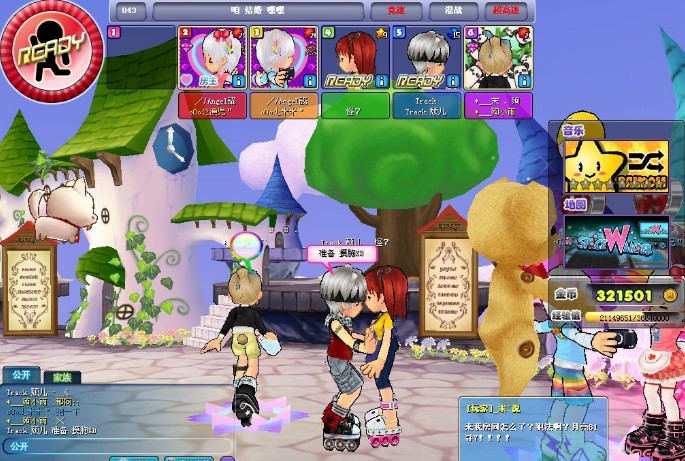Choose the 混战 mode button
Screen dimensions: 685x461
[x=453, y=11]
